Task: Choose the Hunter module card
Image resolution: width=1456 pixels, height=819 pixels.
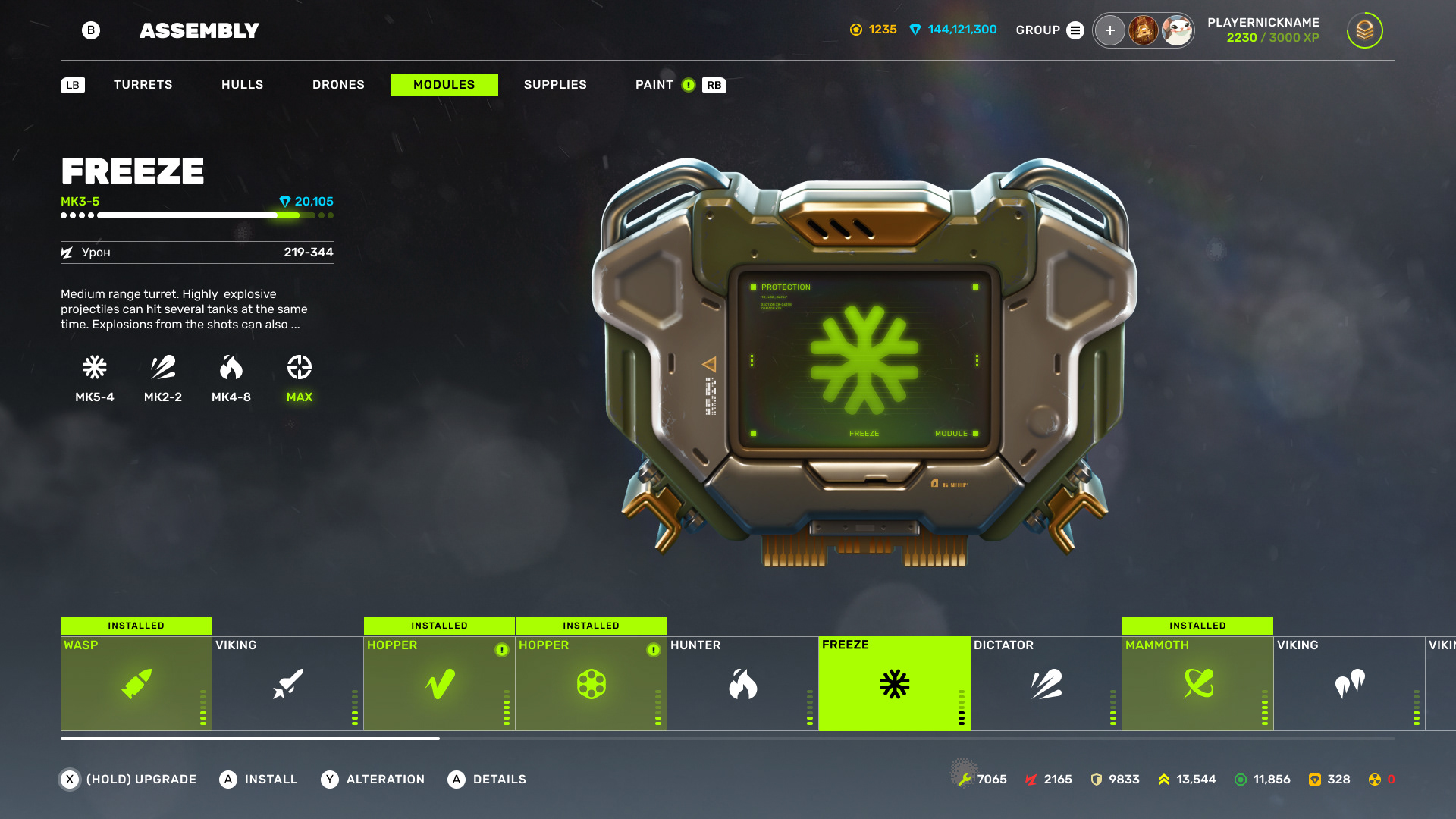Action: [x=742, y=683]
